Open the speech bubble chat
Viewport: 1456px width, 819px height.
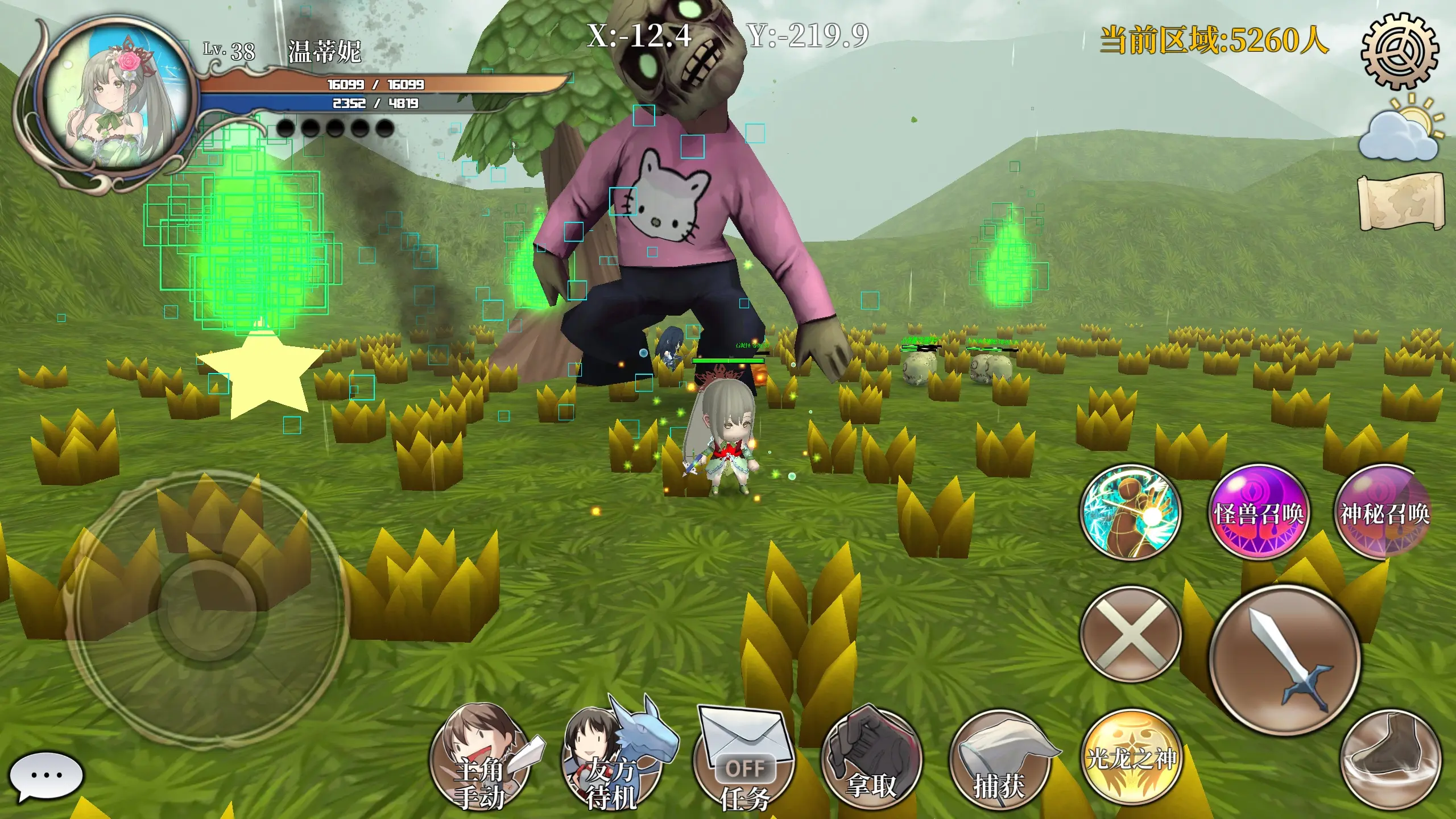(47, 776)
